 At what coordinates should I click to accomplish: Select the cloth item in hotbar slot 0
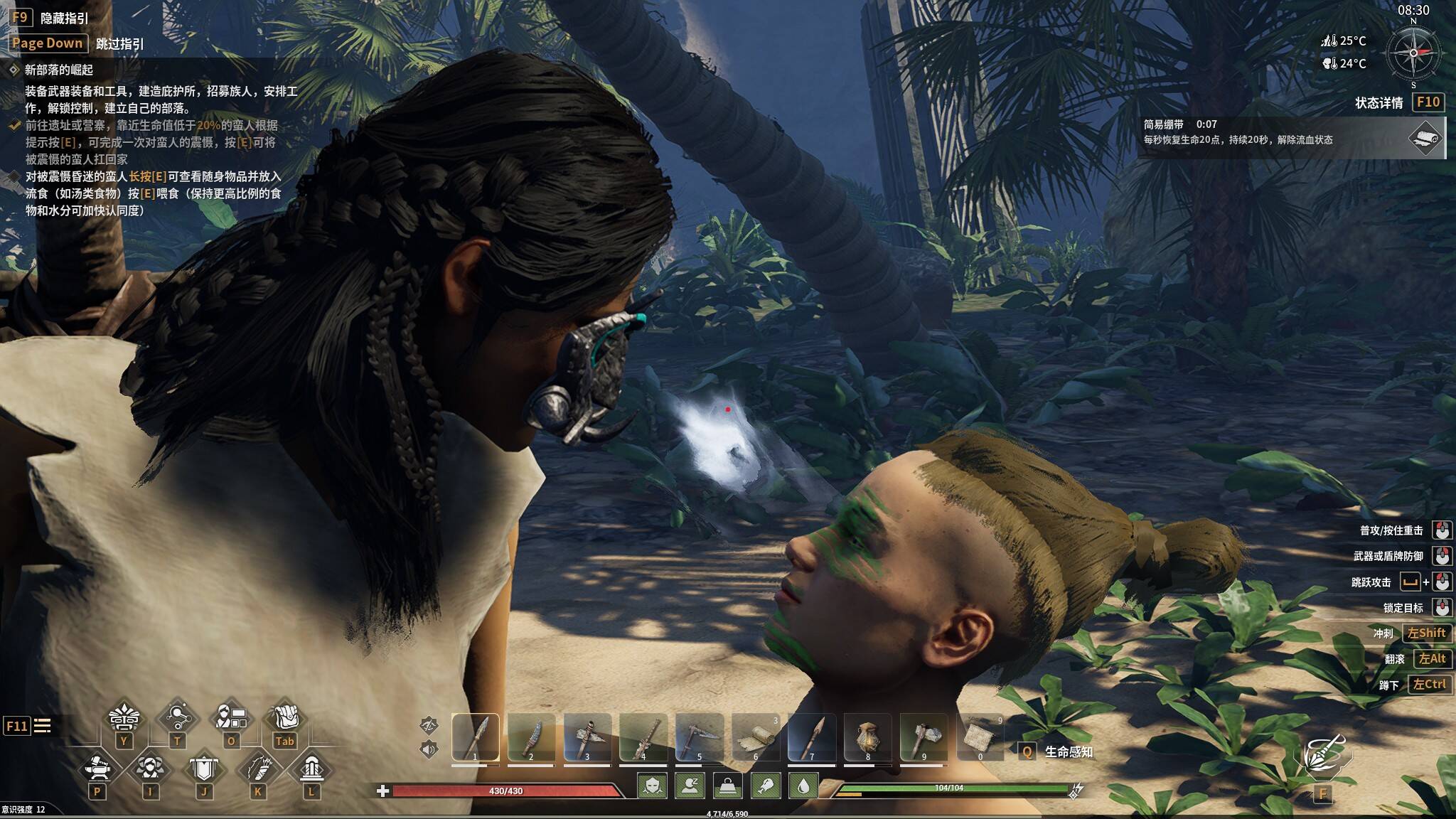pos(980,738)
